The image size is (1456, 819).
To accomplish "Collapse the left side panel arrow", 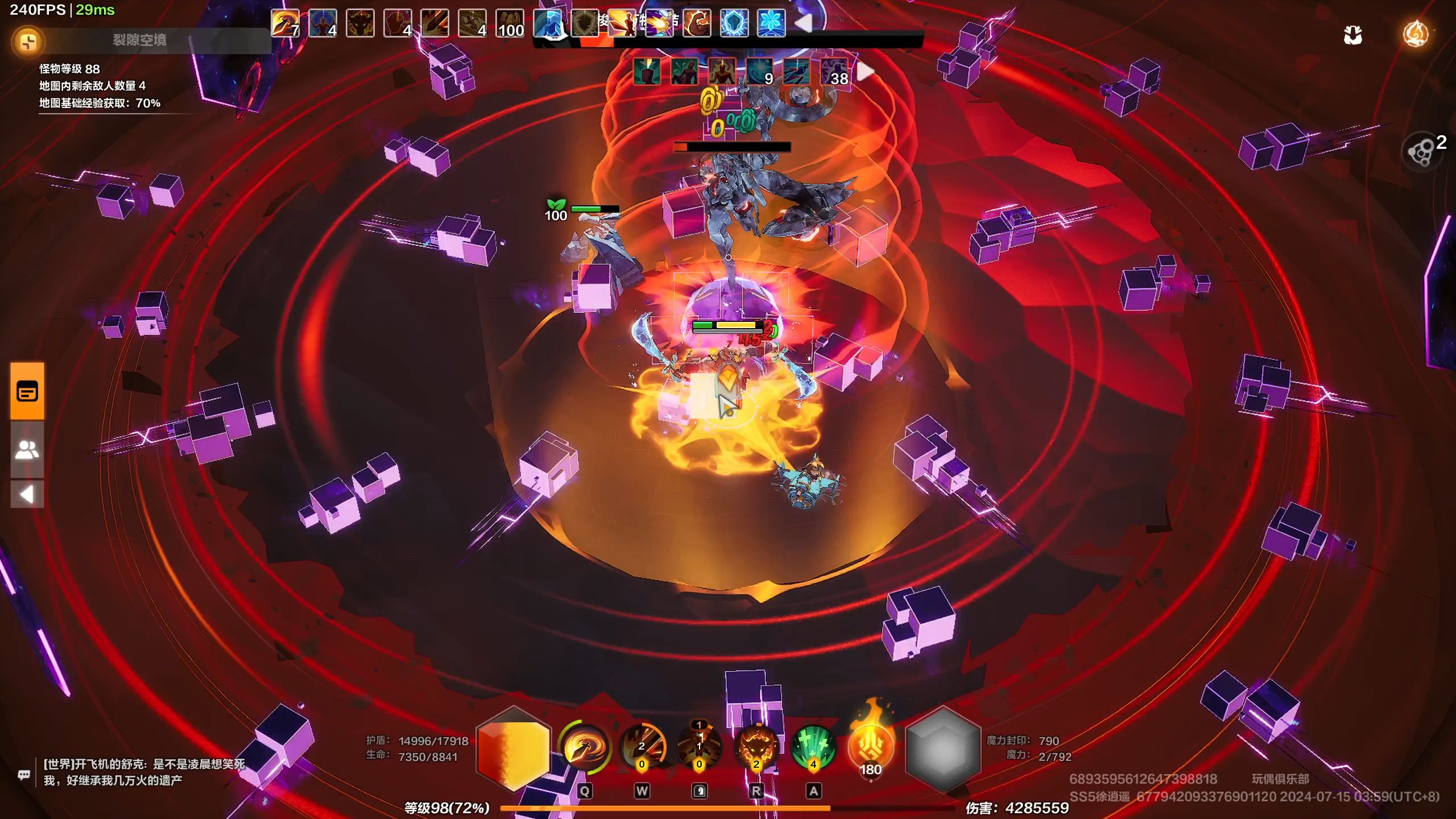I will coord(27,494).
